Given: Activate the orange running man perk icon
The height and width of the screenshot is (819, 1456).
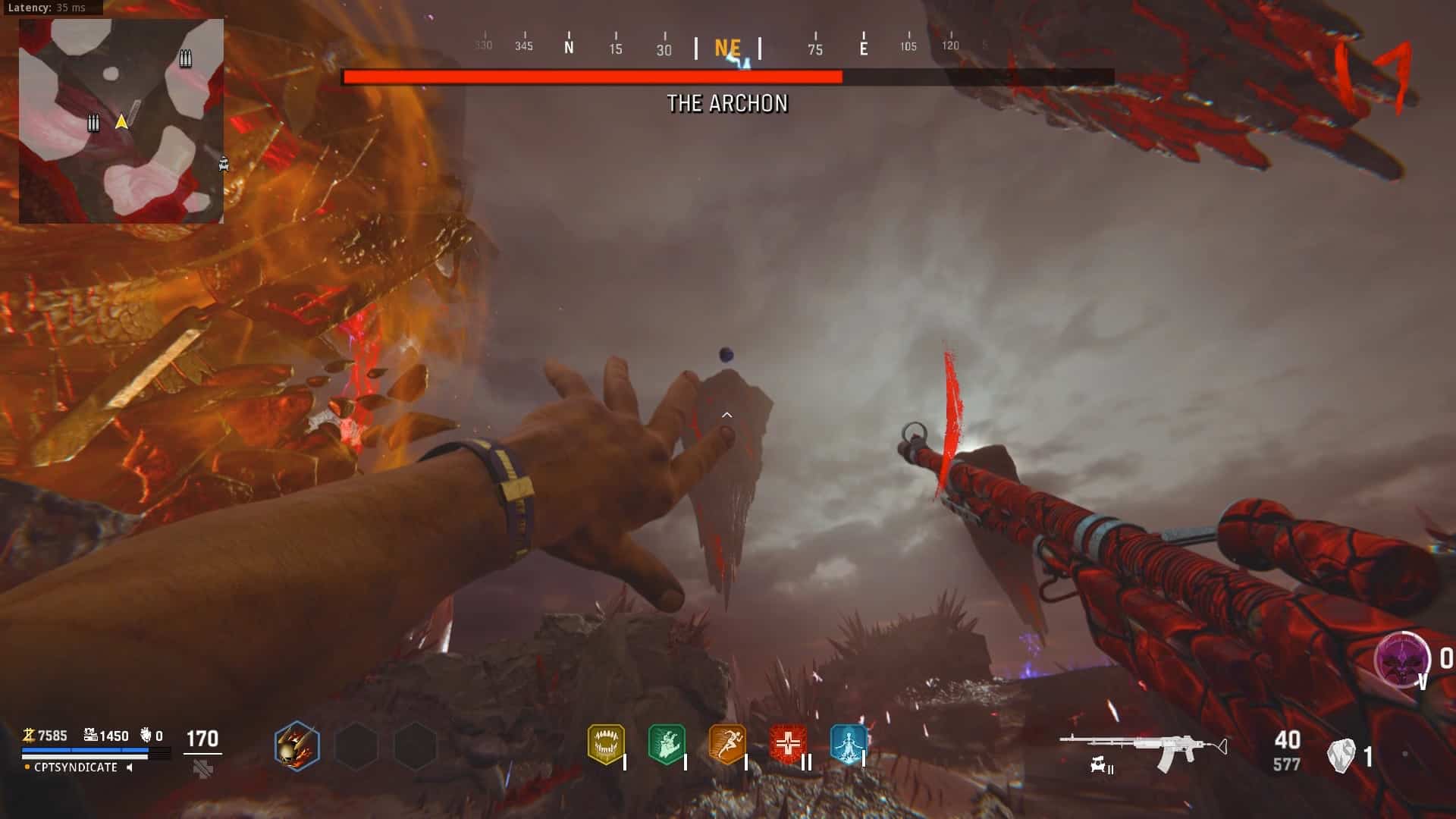Looking at the screenshot, I should click(726, 745).
